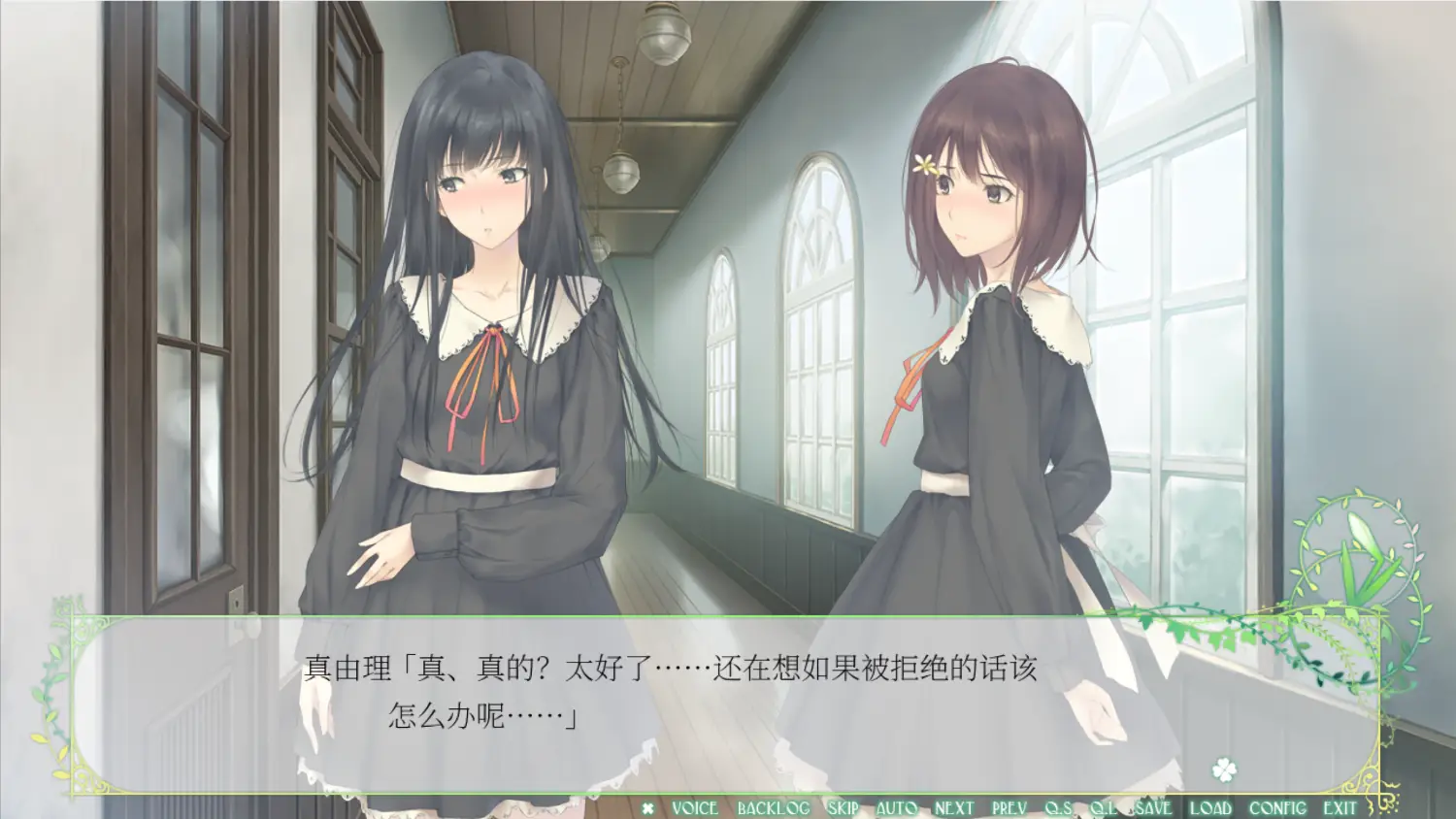Go back using the PREV button

pos(1009,808)
